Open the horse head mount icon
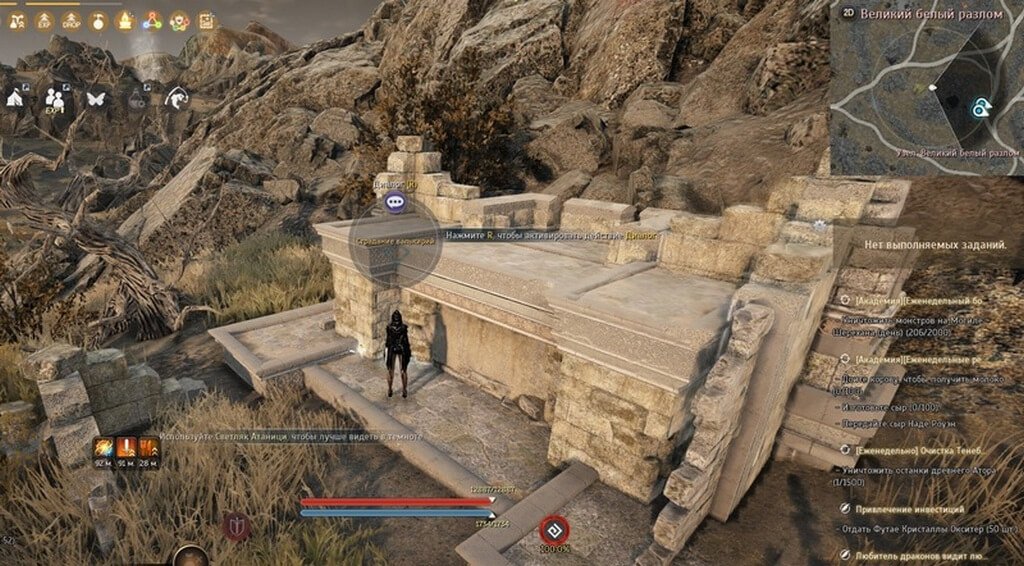This screenshot has width=1024, height=566. pyautogui.click(x=178, y=98)
